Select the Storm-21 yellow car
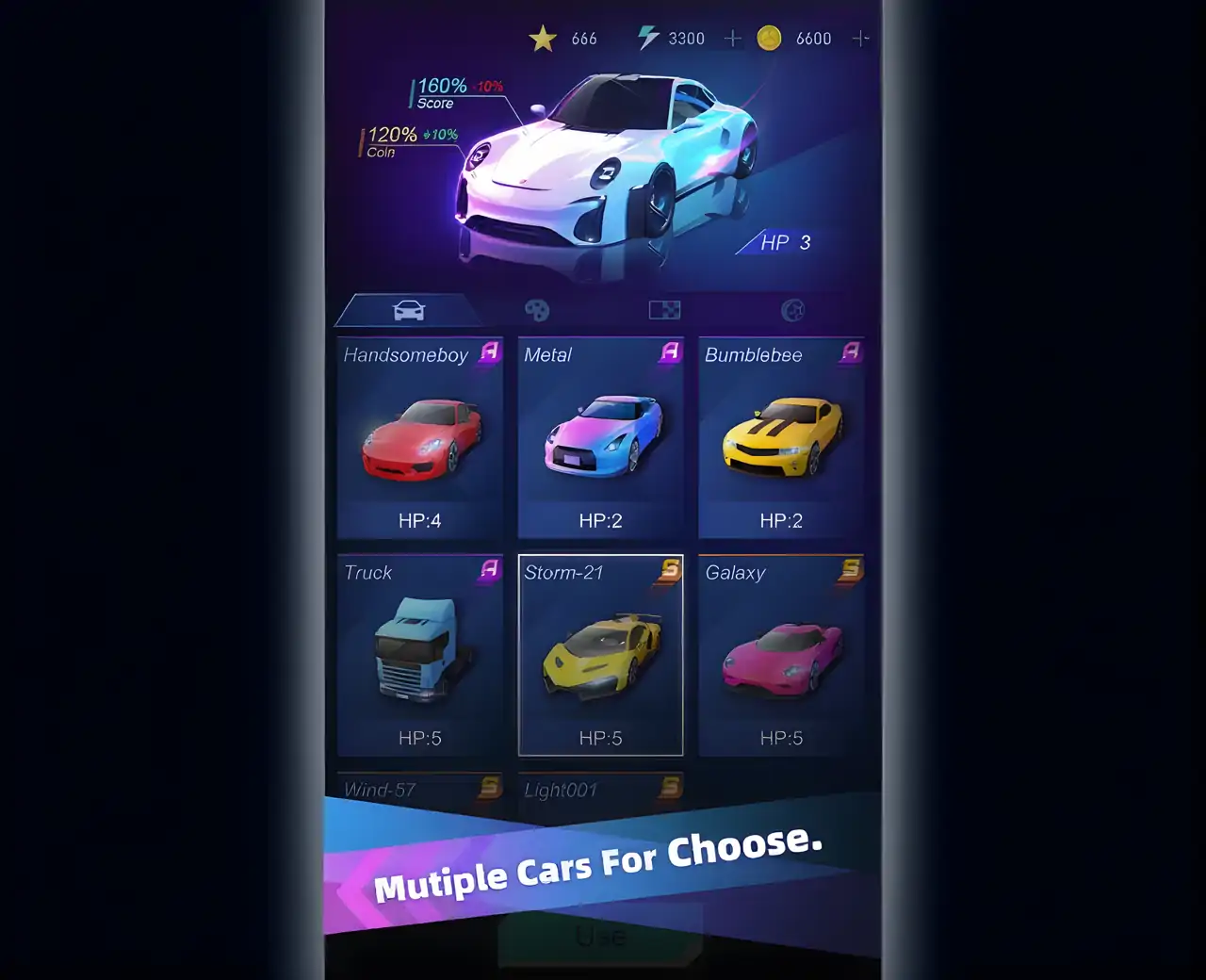1206x980 pixels. tap(601, 655)
